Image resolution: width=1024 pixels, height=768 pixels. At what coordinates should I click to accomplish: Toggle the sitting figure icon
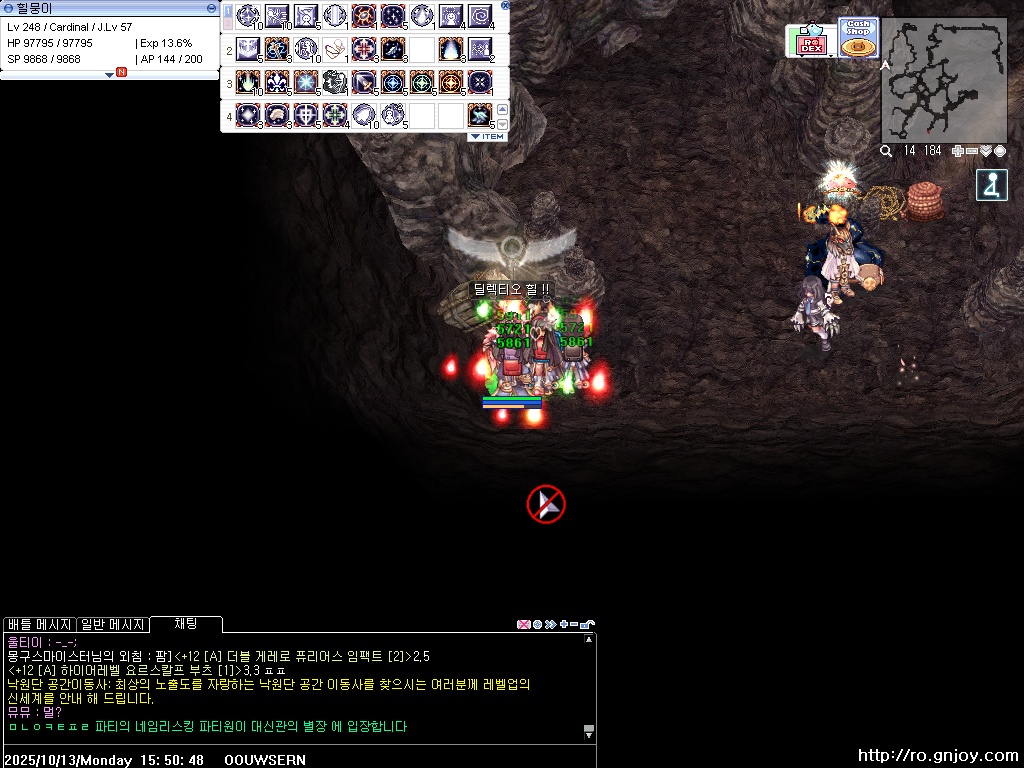click(991, 186)
